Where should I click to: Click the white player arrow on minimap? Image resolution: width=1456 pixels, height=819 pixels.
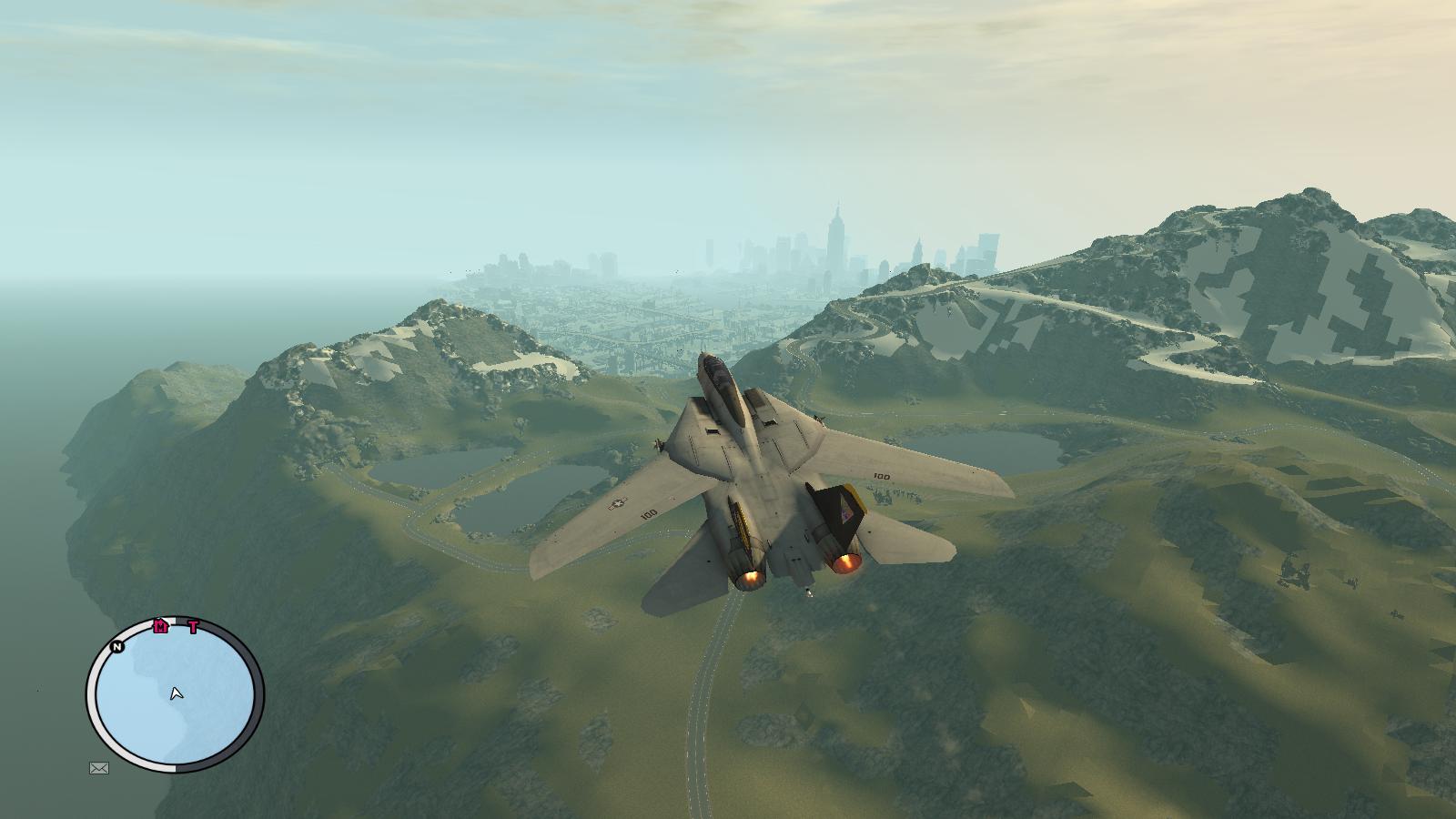tap(177, 694)
